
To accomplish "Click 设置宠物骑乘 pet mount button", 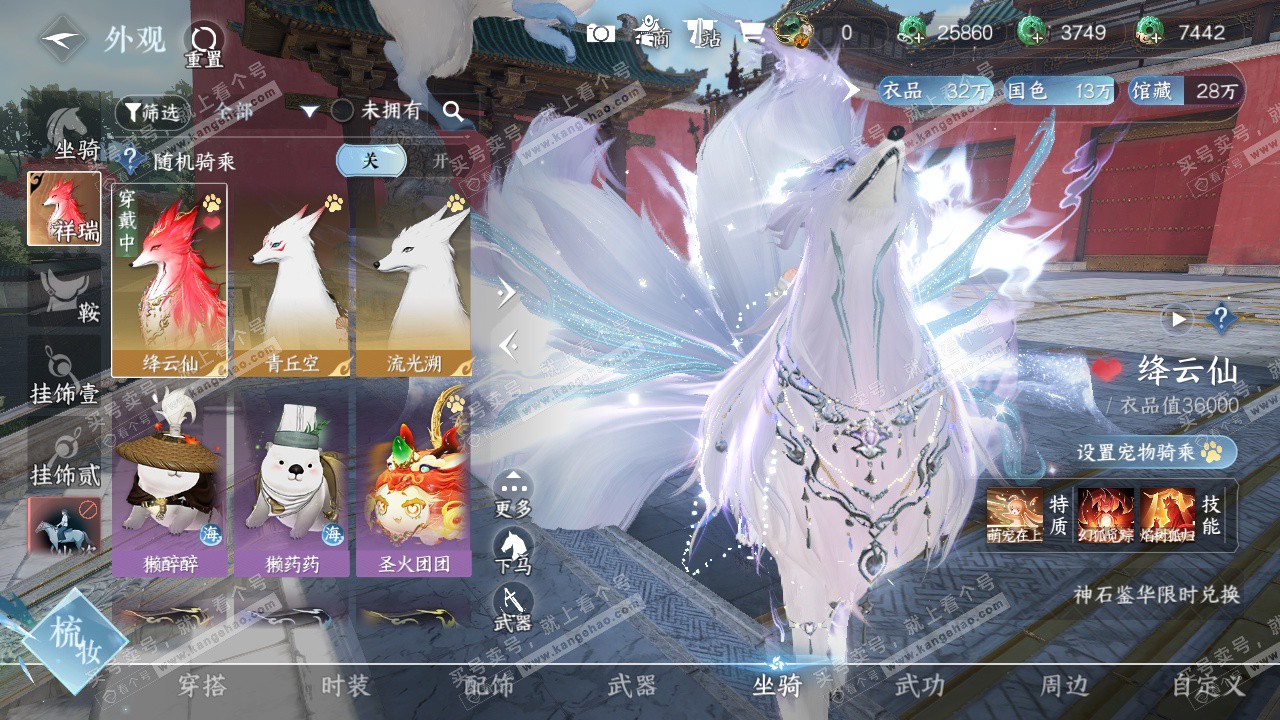I will [1155, 452].
